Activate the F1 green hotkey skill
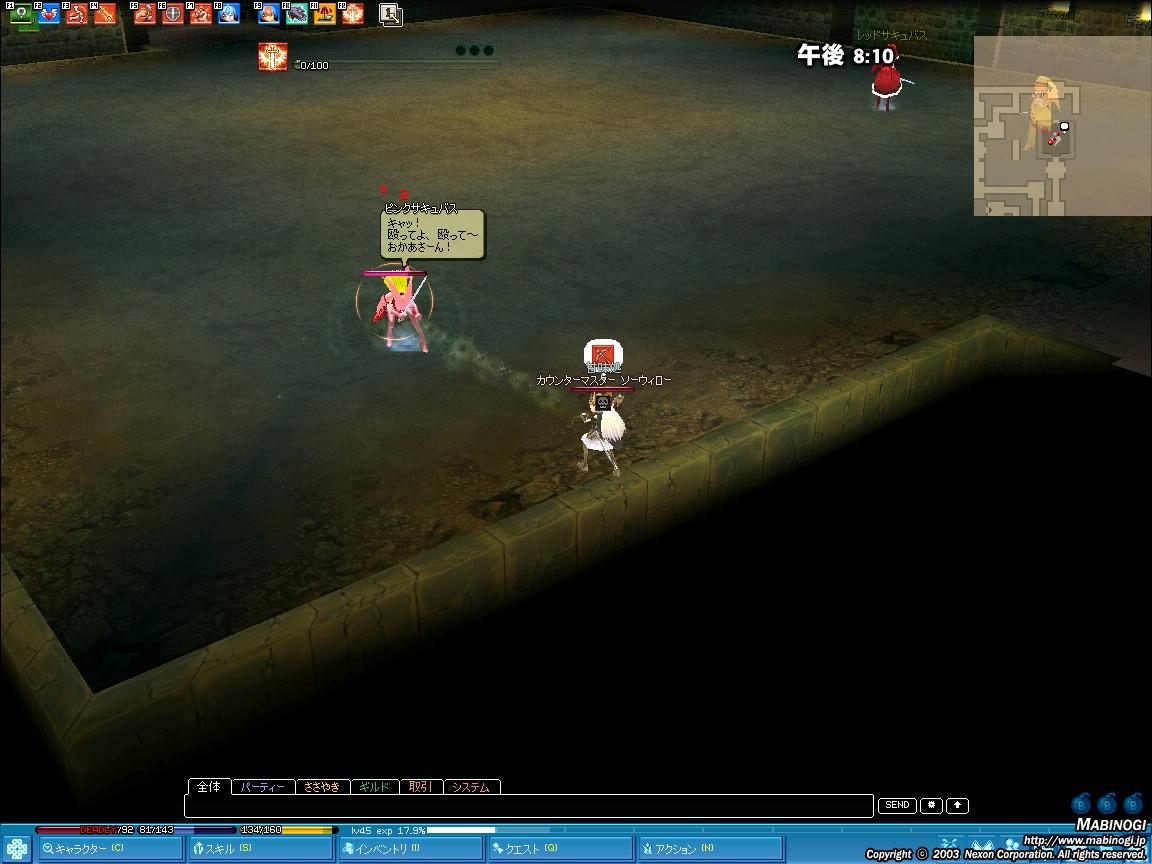1152x864 pixels. pyautogui.click(x=21, y=15)
